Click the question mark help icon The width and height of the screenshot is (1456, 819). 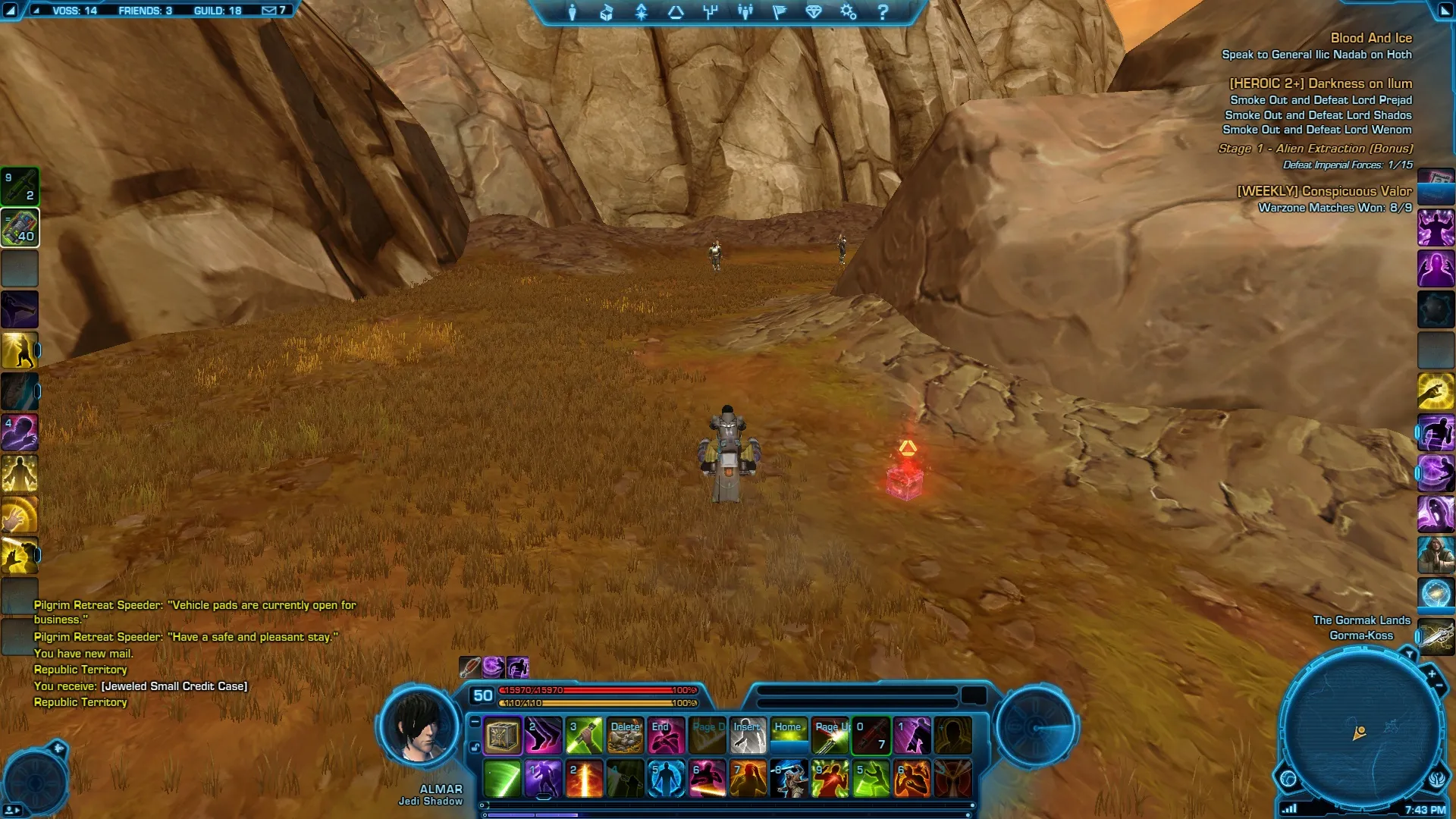pos(883,12)
